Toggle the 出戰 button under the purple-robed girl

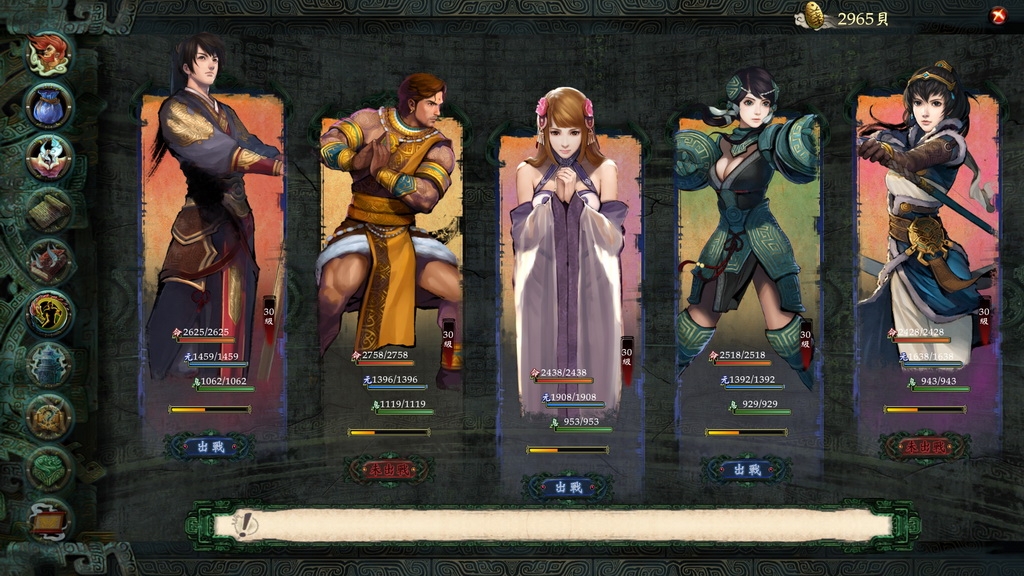pos(567,487)
